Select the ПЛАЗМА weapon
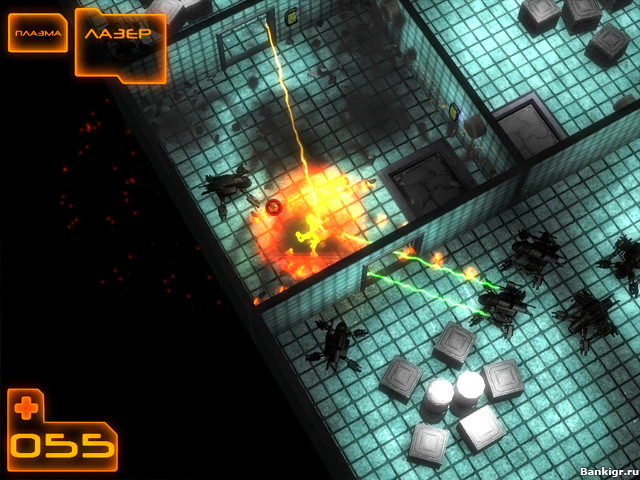Viewport: 640px width, 480px height. click(39, 35)
